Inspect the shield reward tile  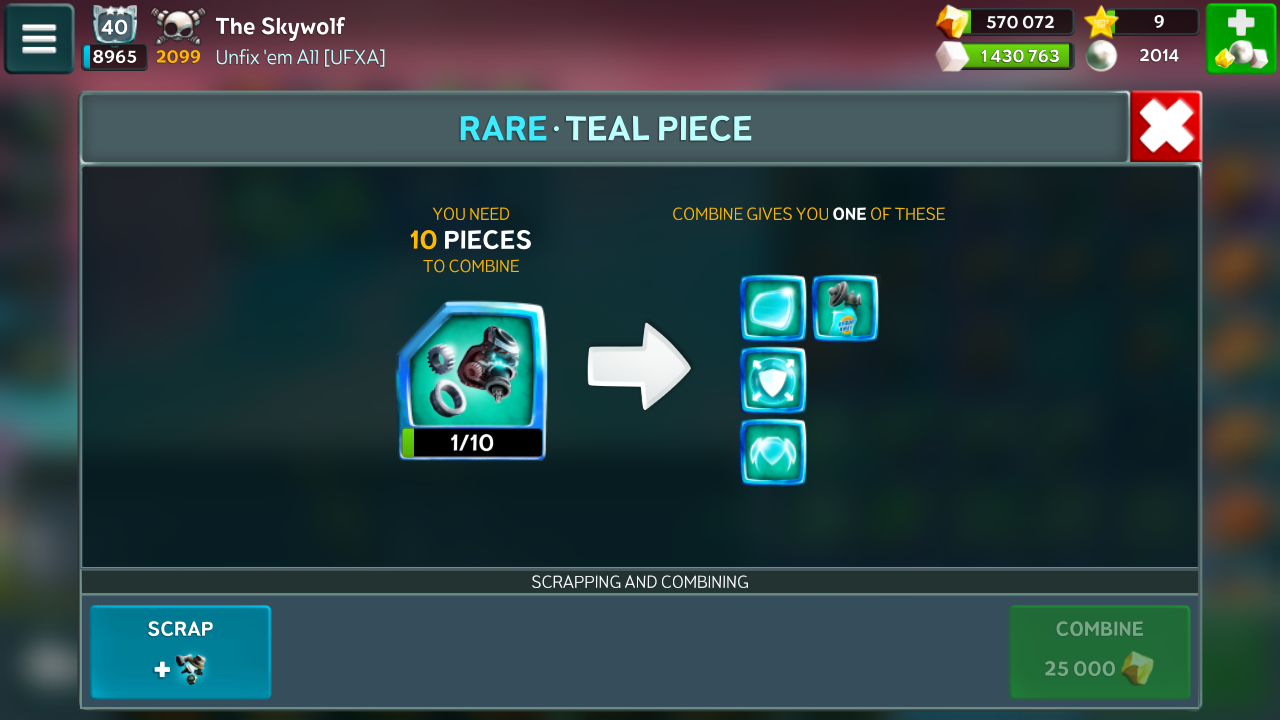pyautogui.click(x=773, y=380)
